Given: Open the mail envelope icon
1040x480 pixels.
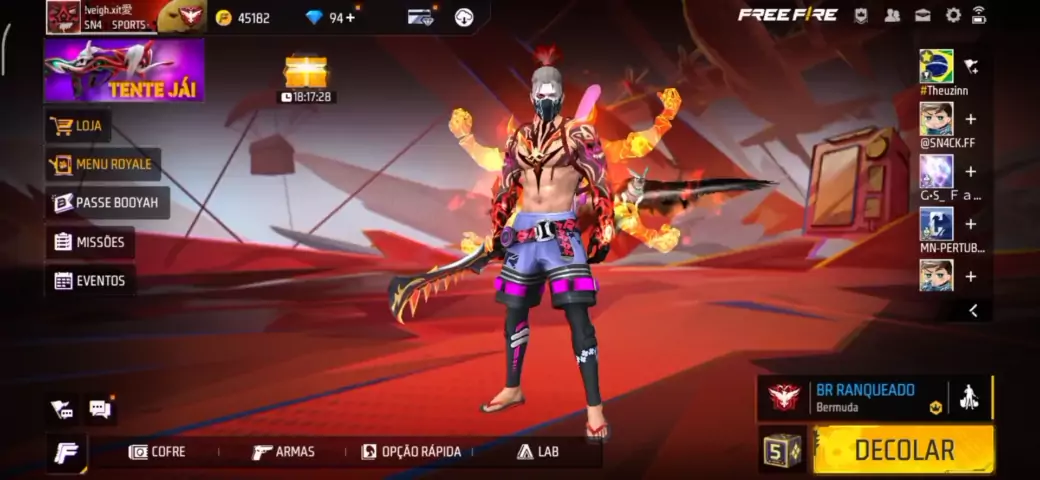Looking at the screenshot, I should 923,15.
